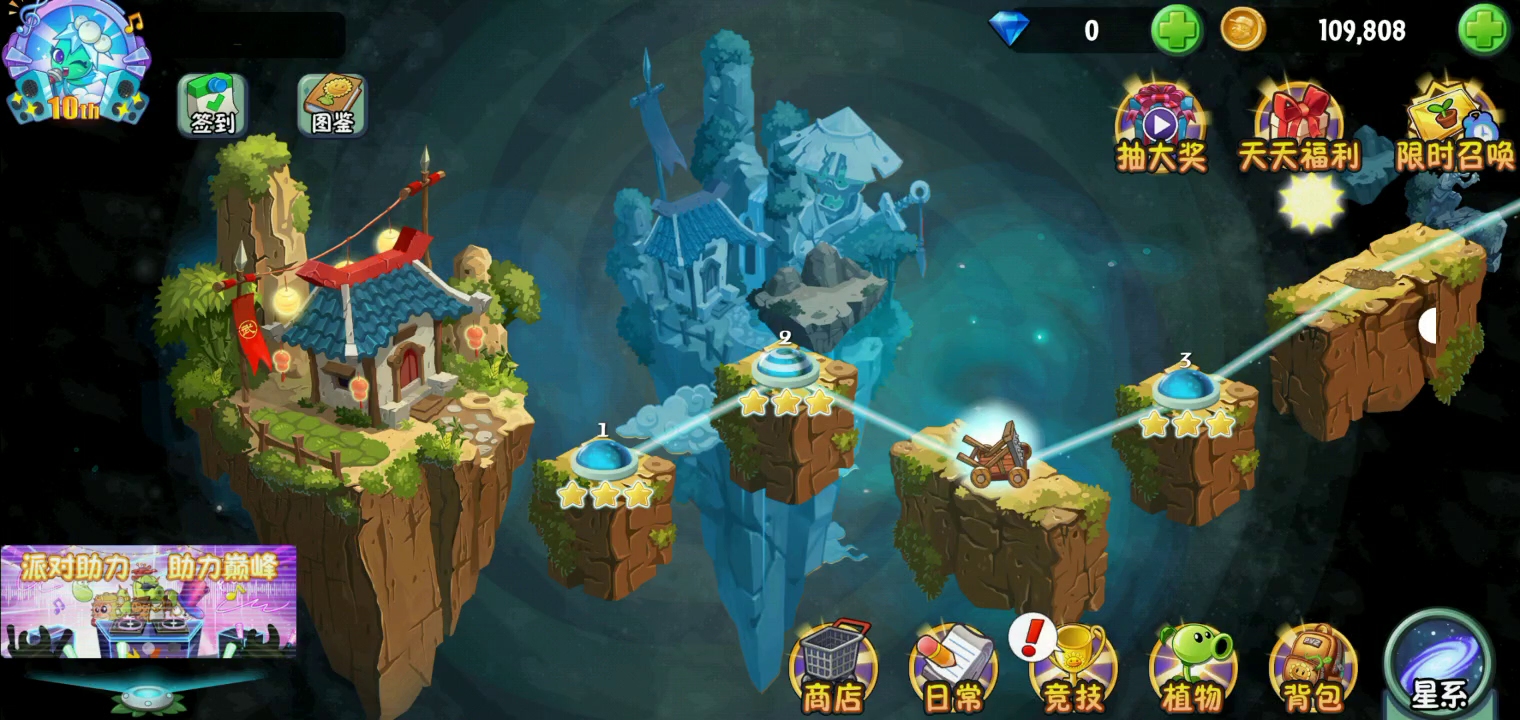Tap the 10th anniversary player avatar
Image resolution: width=1520 pixels, height=720 pixels.
tap(75, 62)
